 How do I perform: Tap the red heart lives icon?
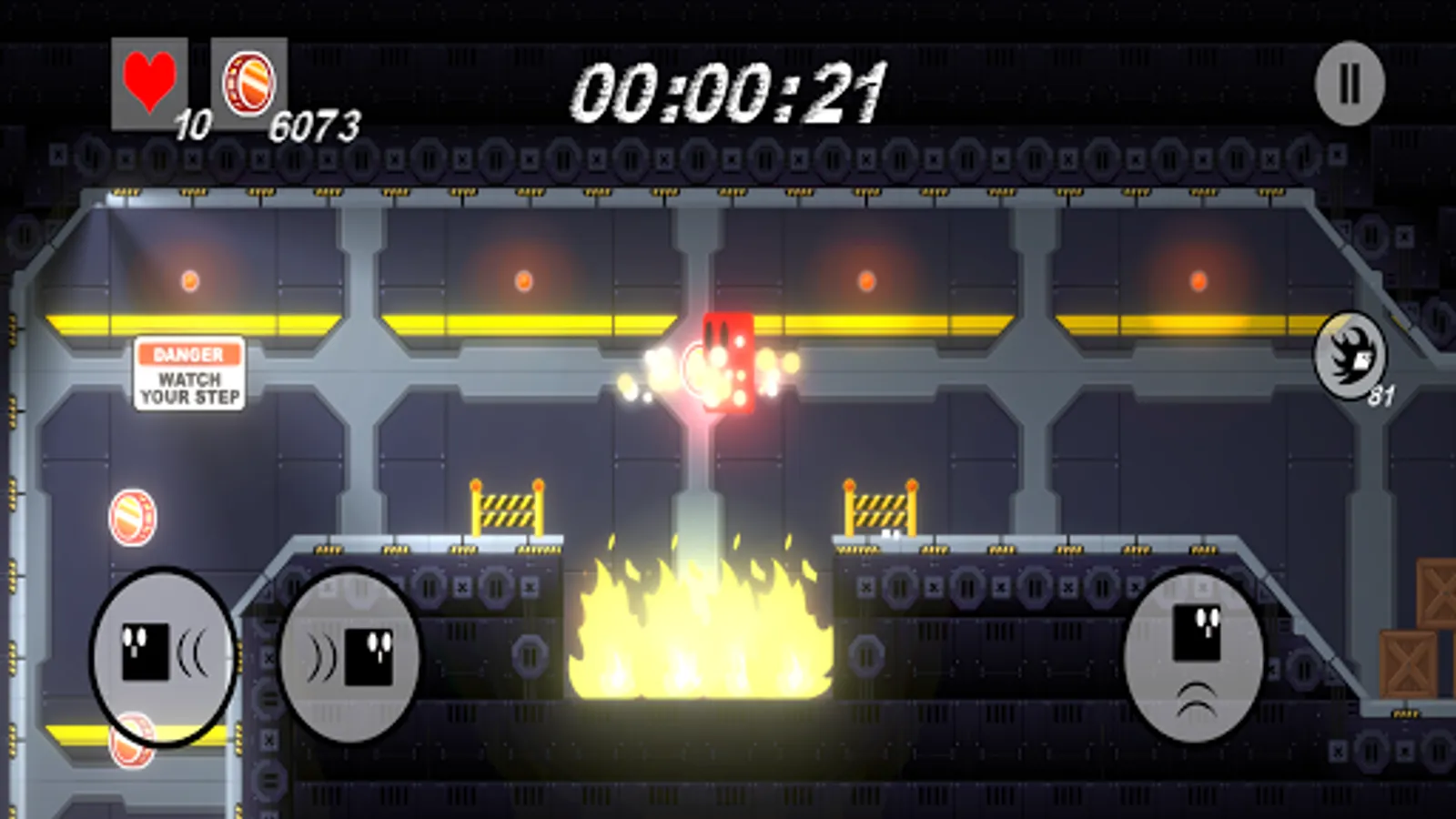coord(148,82)
